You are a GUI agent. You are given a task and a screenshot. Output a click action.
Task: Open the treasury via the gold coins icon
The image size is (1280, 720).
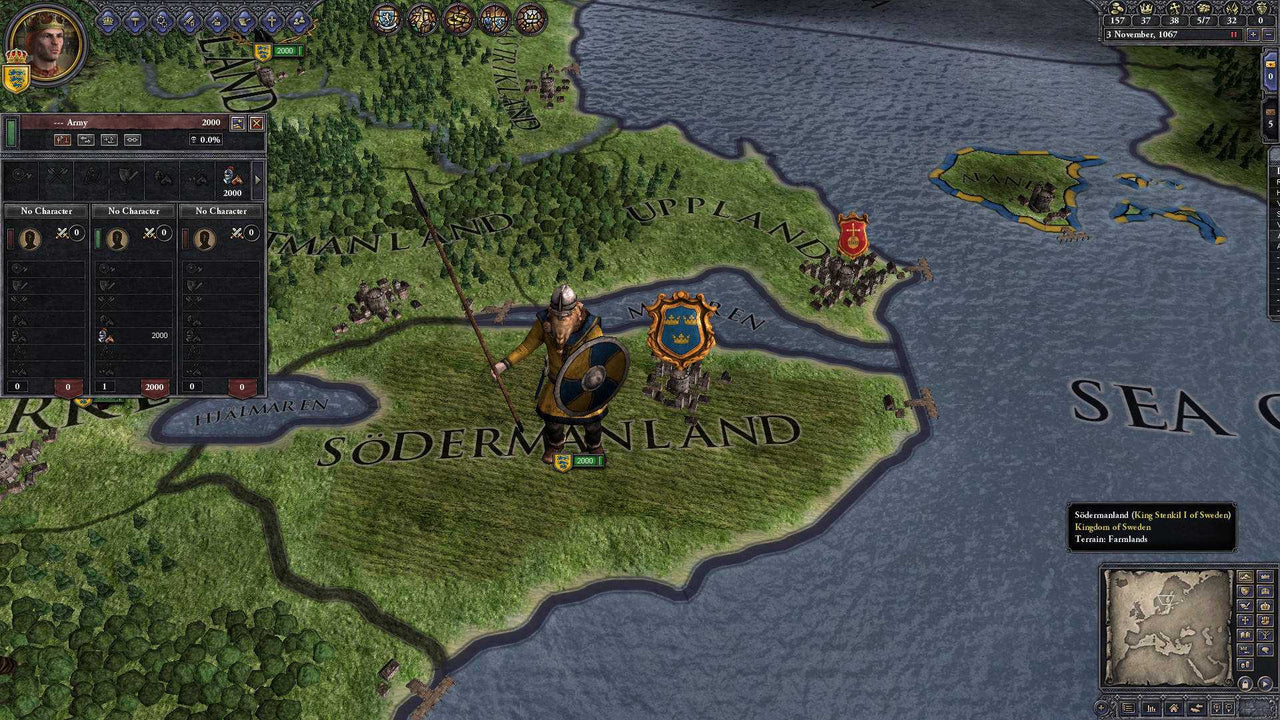click(x=1115, y=10)
